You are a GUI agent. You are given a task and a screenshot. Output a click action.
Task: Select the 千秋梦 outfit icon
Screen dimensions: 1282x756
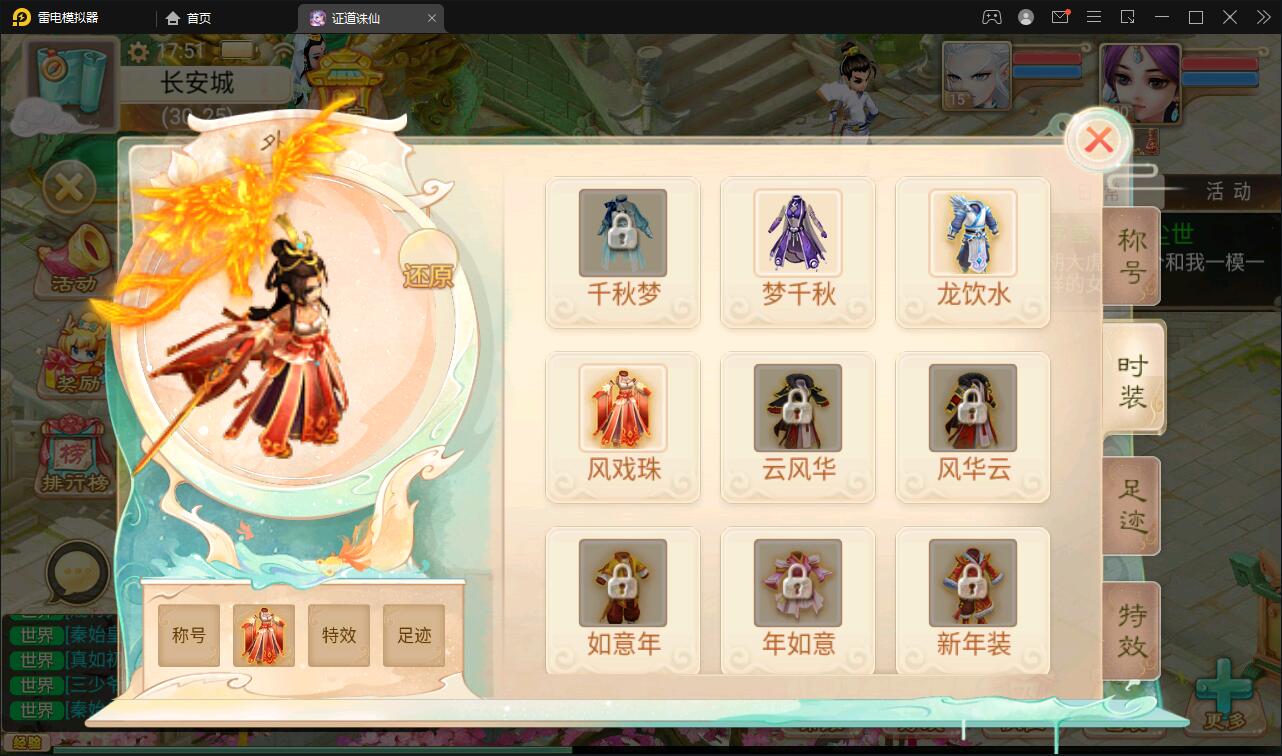pyautogui.click(x=622, y=232)
